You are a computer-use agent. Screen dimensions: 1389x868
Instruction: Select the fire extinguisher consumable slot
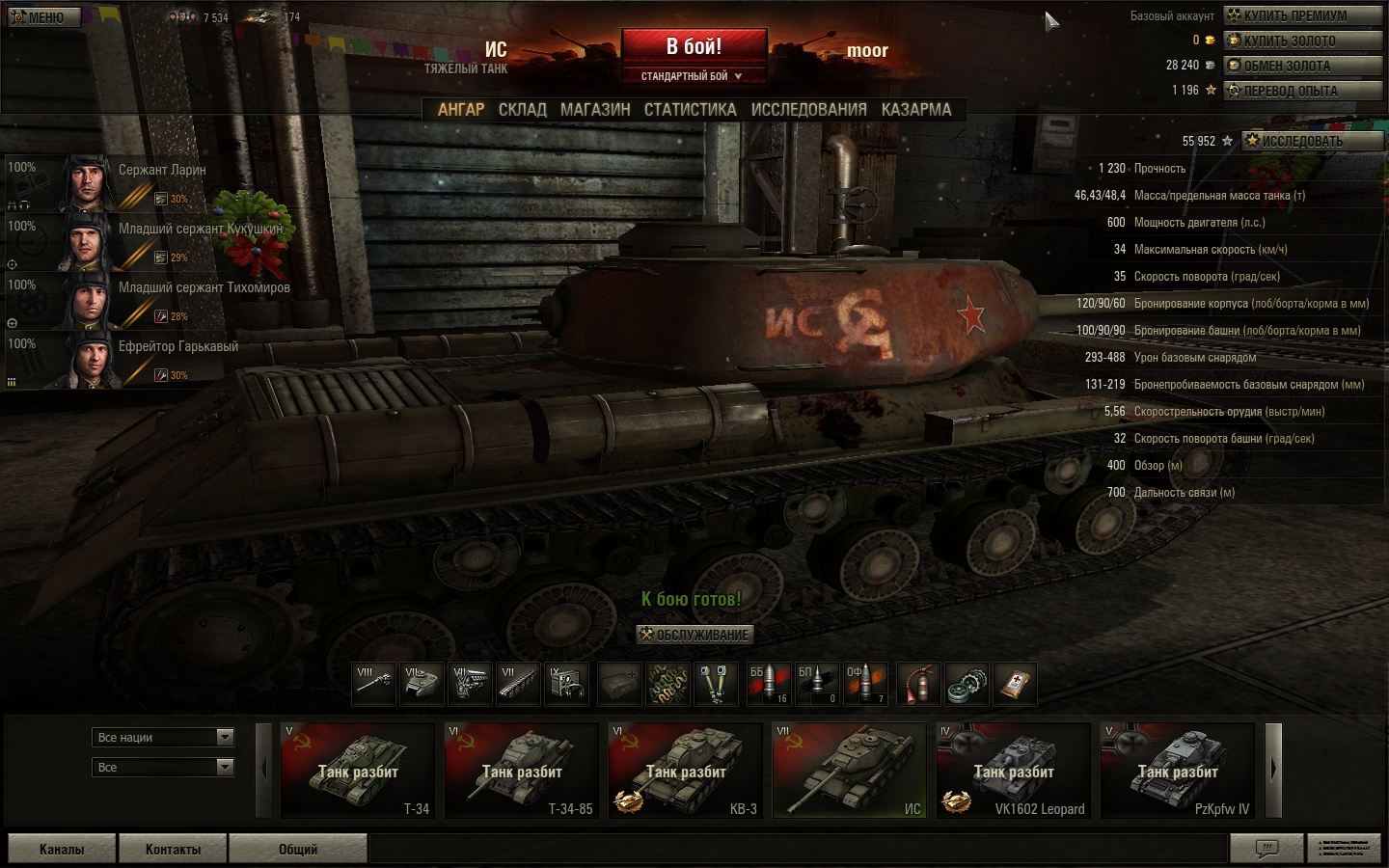(919, 684)
